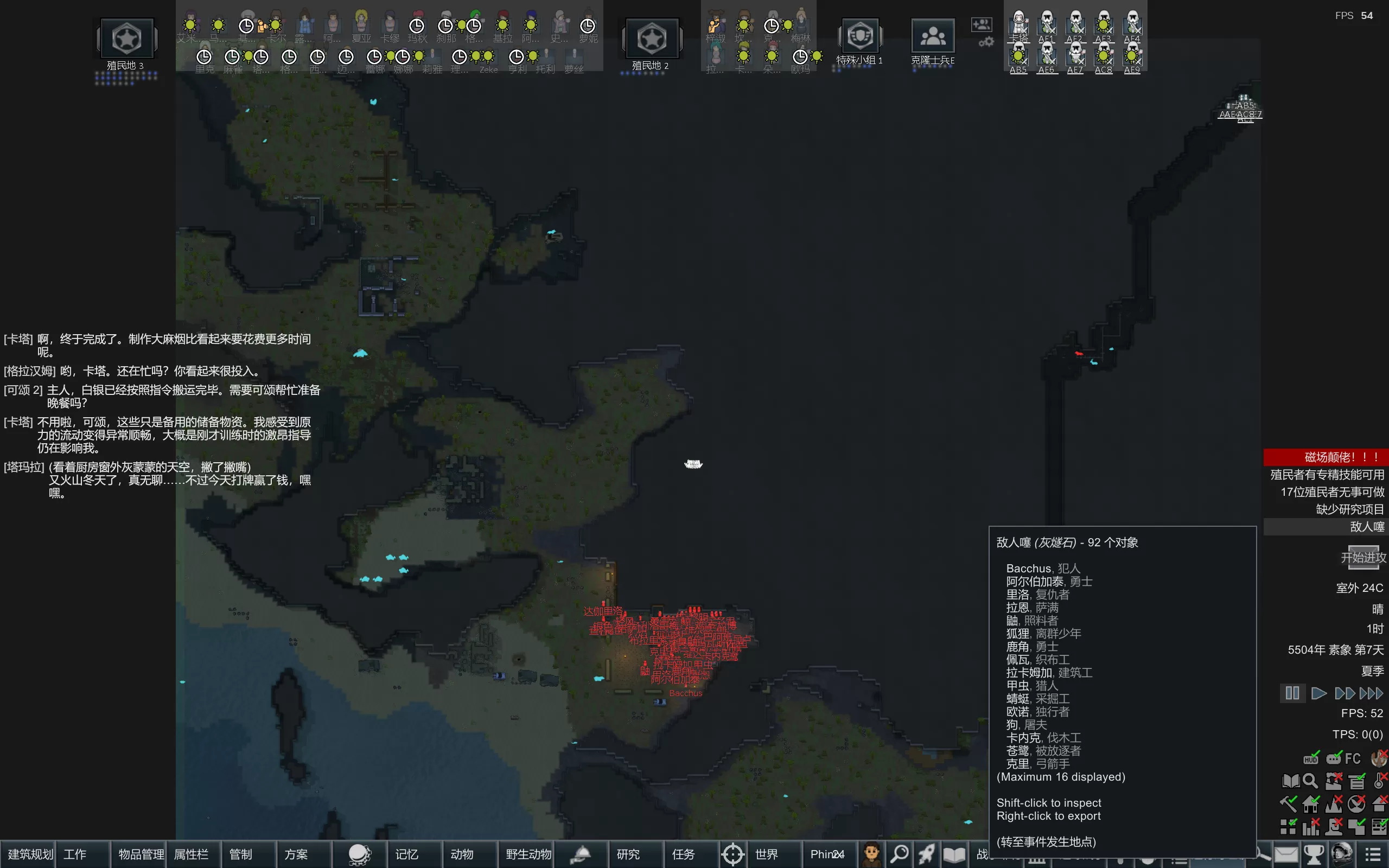Switch to the 管制 restrict tab
This screenshot has width=1389, height=868.
click(240, 854)
